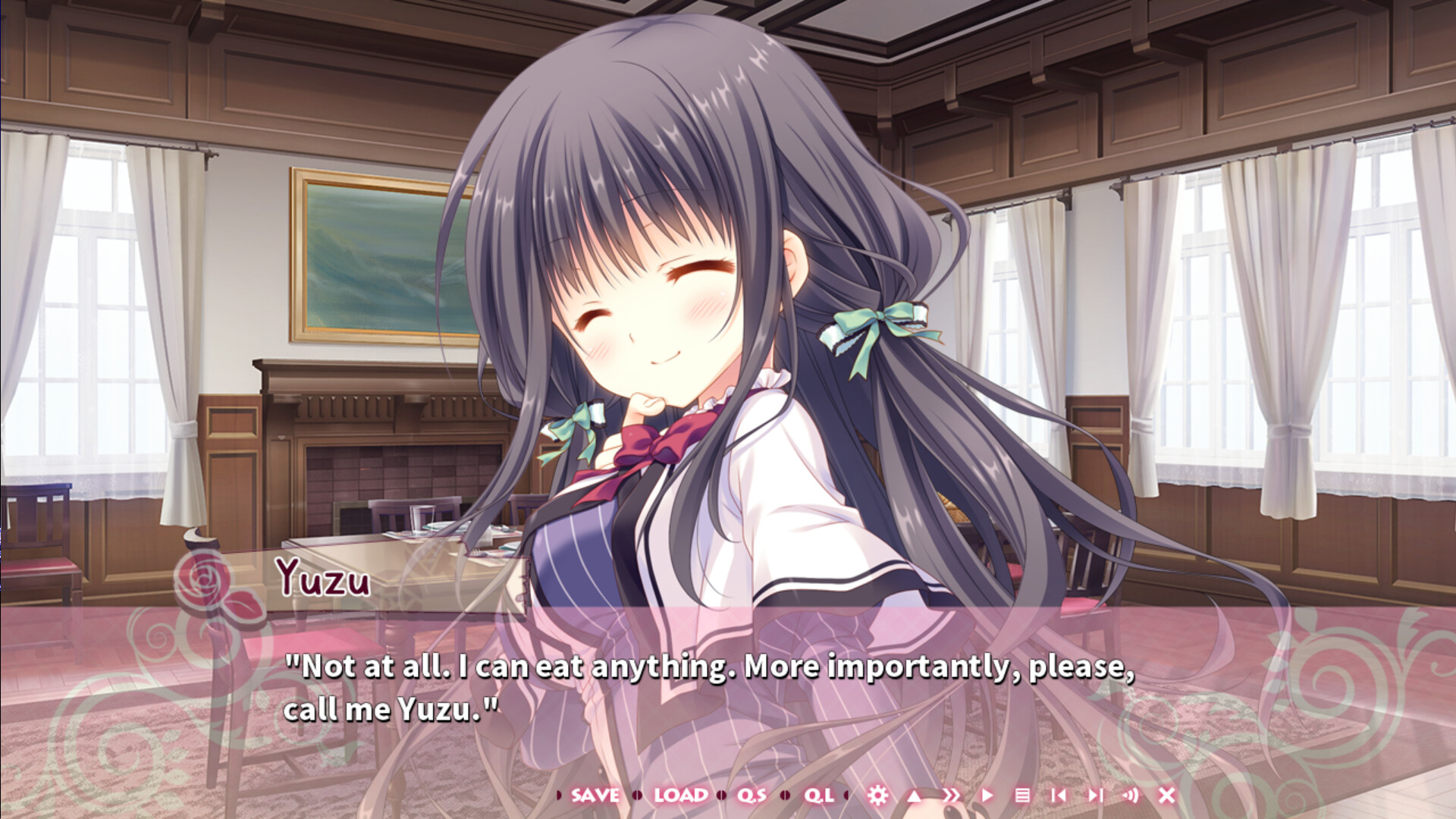Viewport: 1456px width, 819px height.
Task: Hide the dialogue window with the up-arrow toggle
Action: tap(913, 796)
